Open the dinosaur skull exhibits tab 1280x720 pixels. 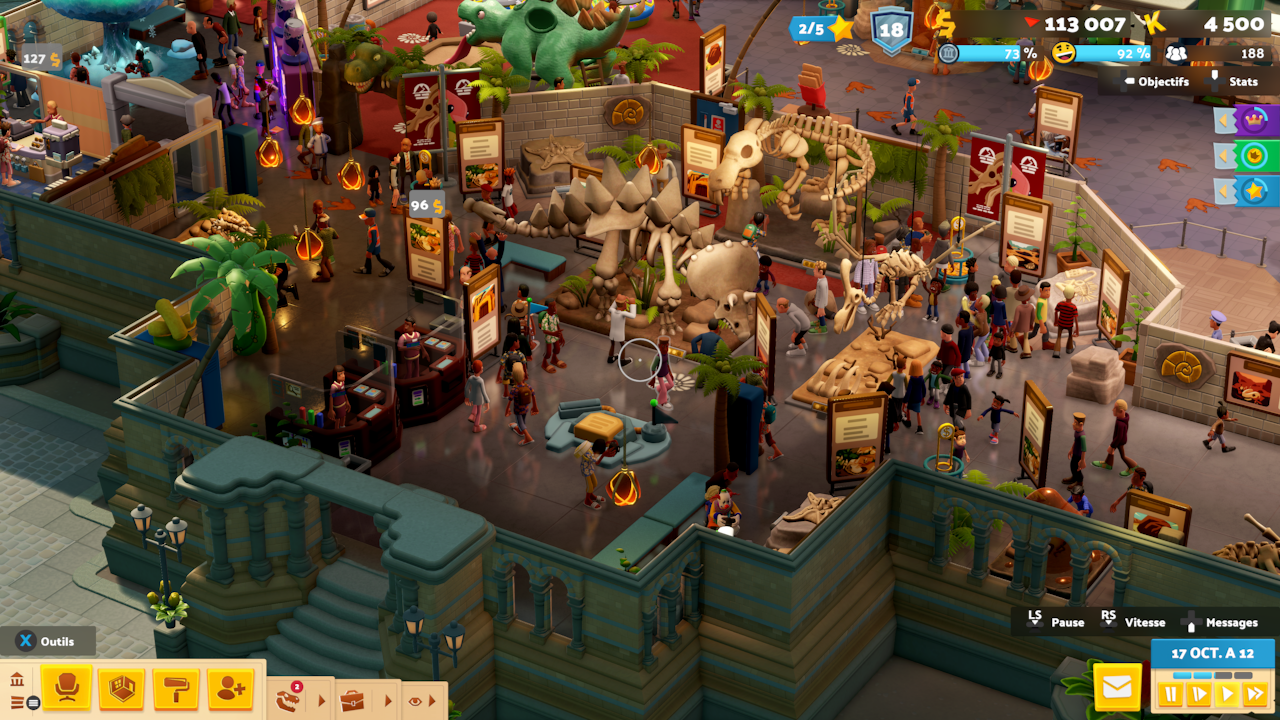tap(289, 700)
